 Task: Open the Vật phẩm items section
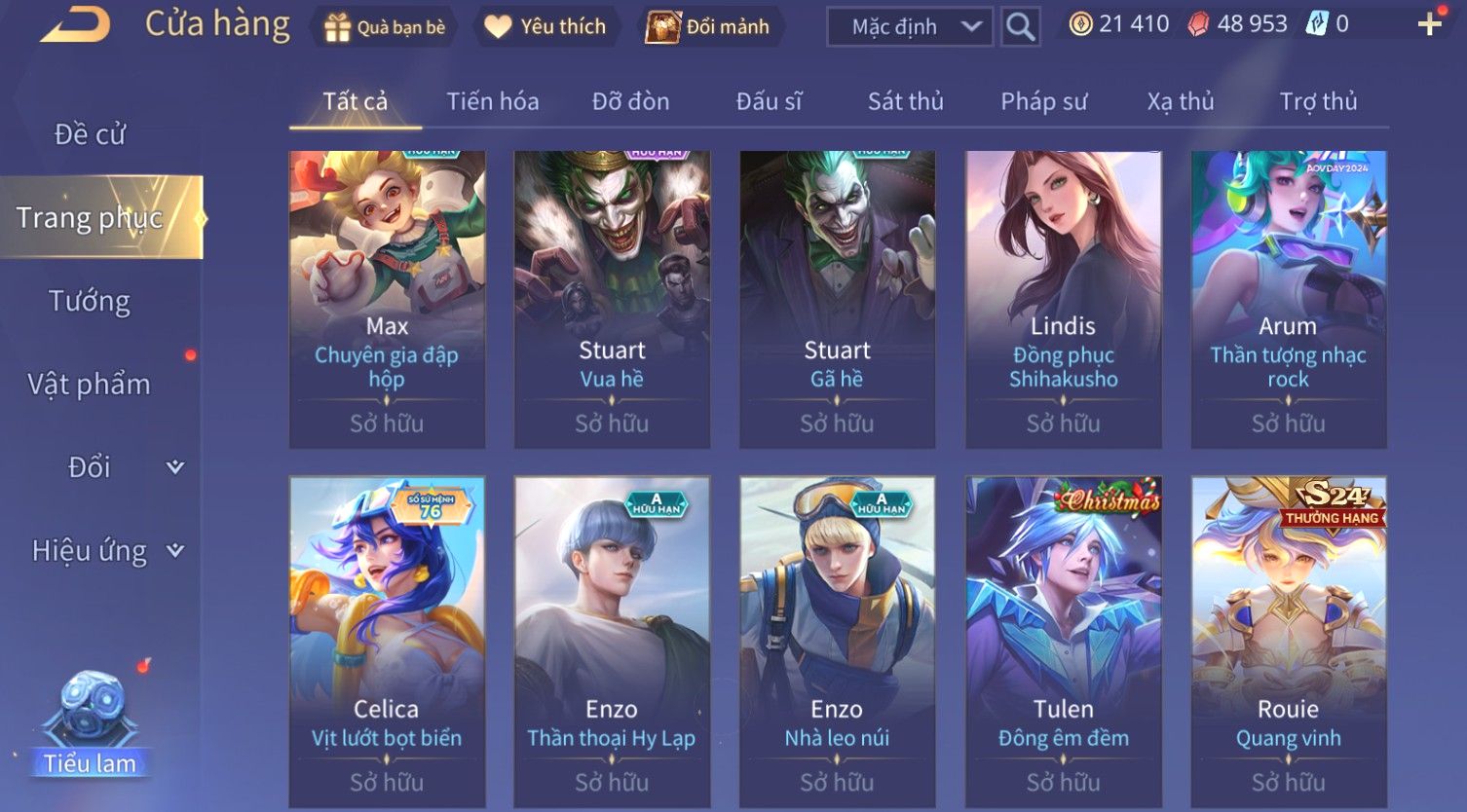click(x=90, y=385)
